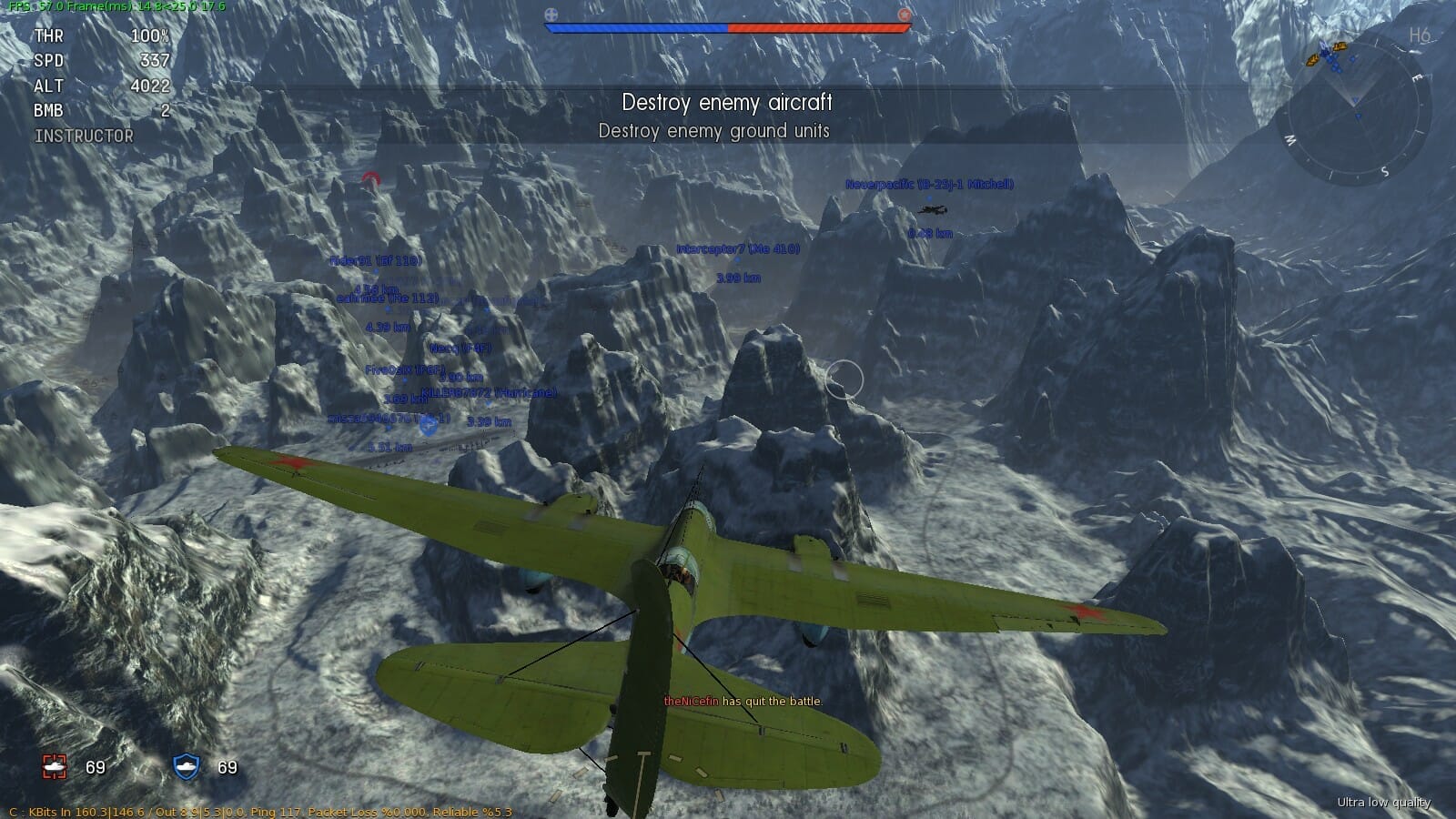The height and width of the screenshot is (819, 1456).
Task: Select the "Destroy enemy ground units" objective
Action: tap(713, 131)
